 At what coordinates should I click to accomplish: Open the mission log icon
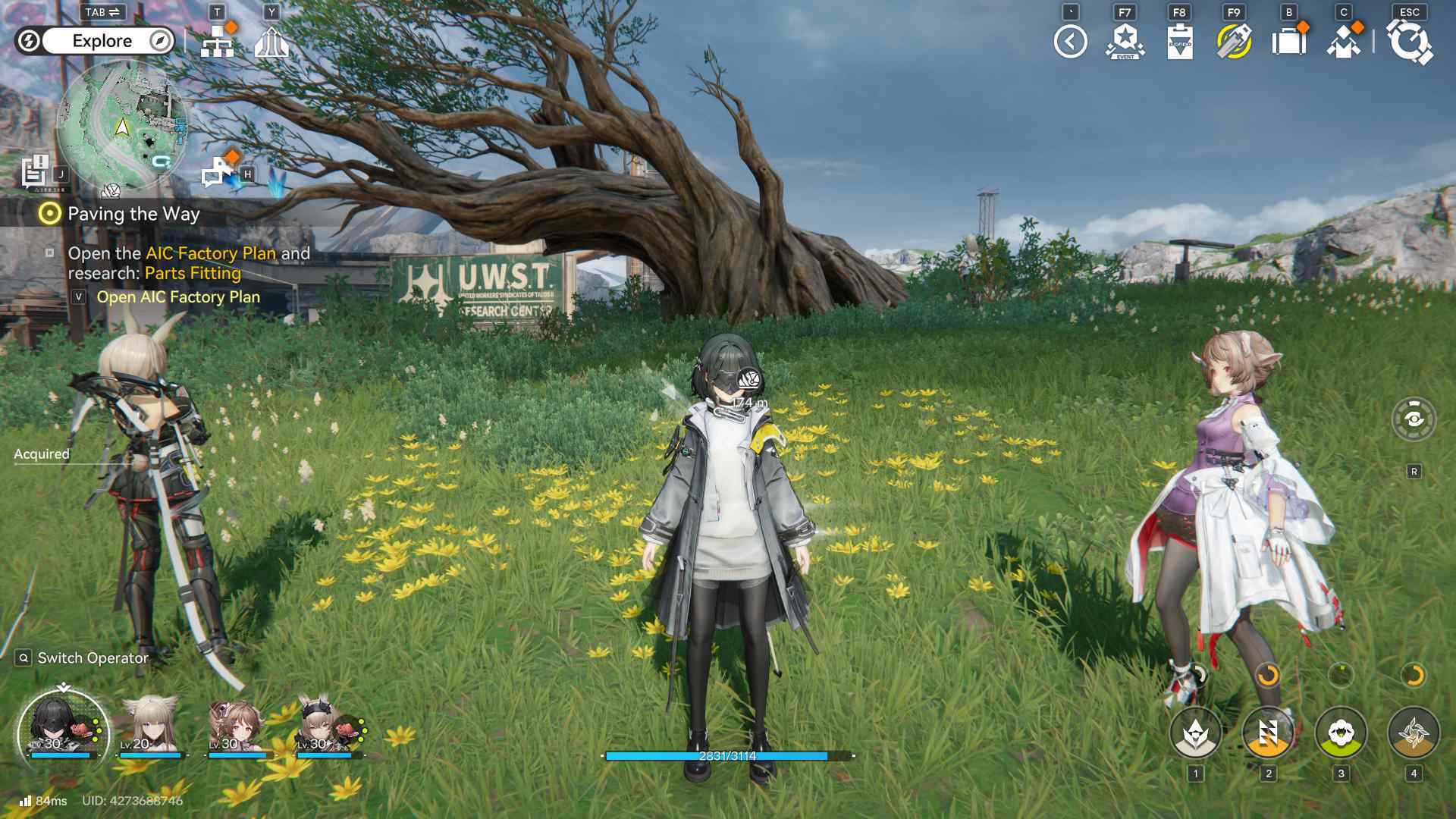(35, 171)
